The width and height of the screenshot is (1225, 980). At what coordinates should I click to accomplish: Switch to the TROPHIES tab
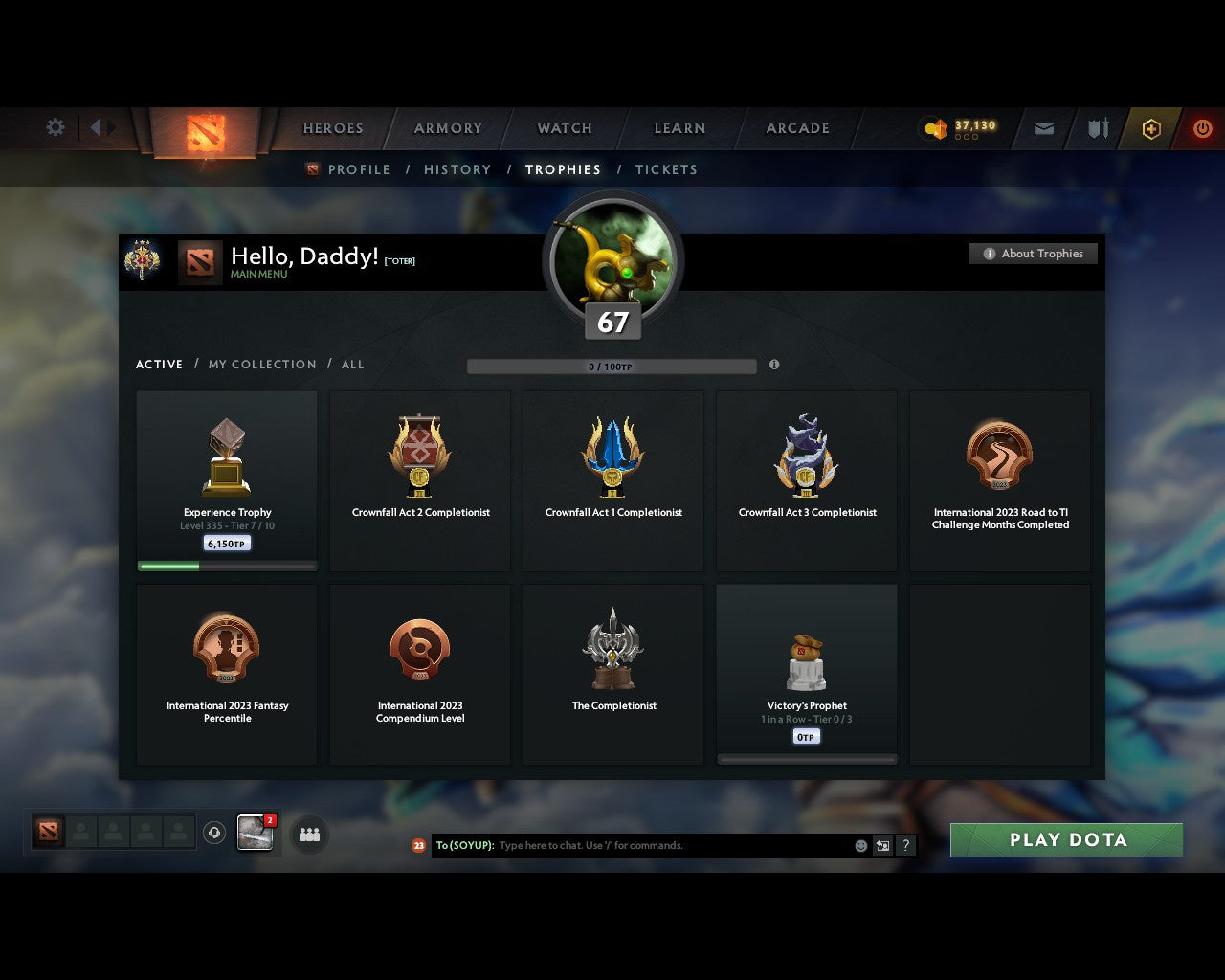[563, 169]
